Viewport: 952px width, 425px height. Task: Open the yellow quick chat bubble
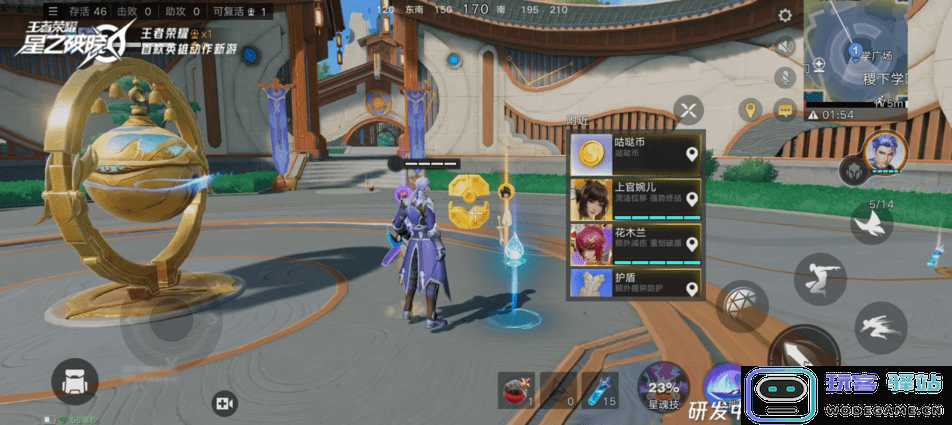785,110
